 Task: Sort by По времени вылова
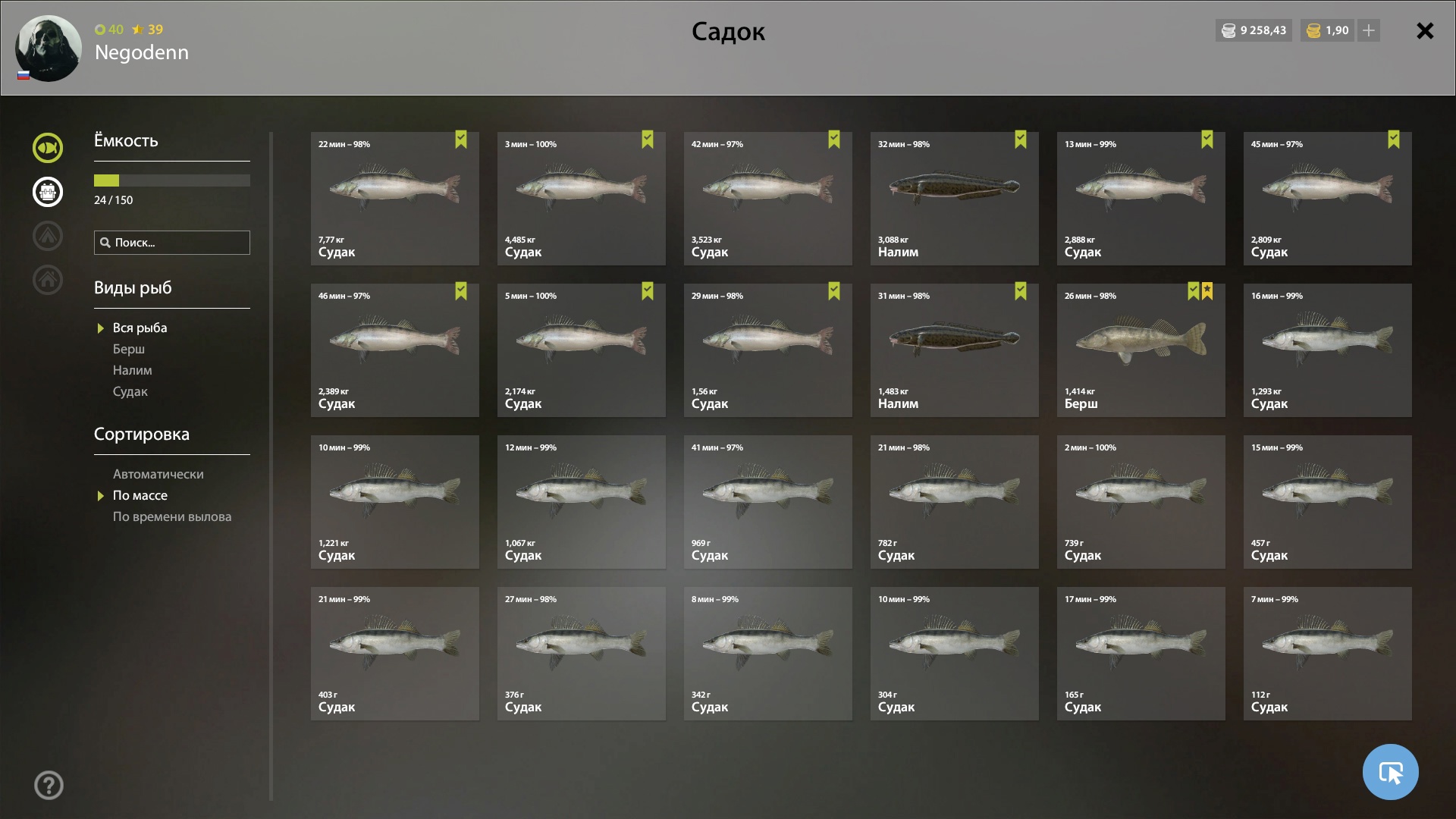click(172, 516)
